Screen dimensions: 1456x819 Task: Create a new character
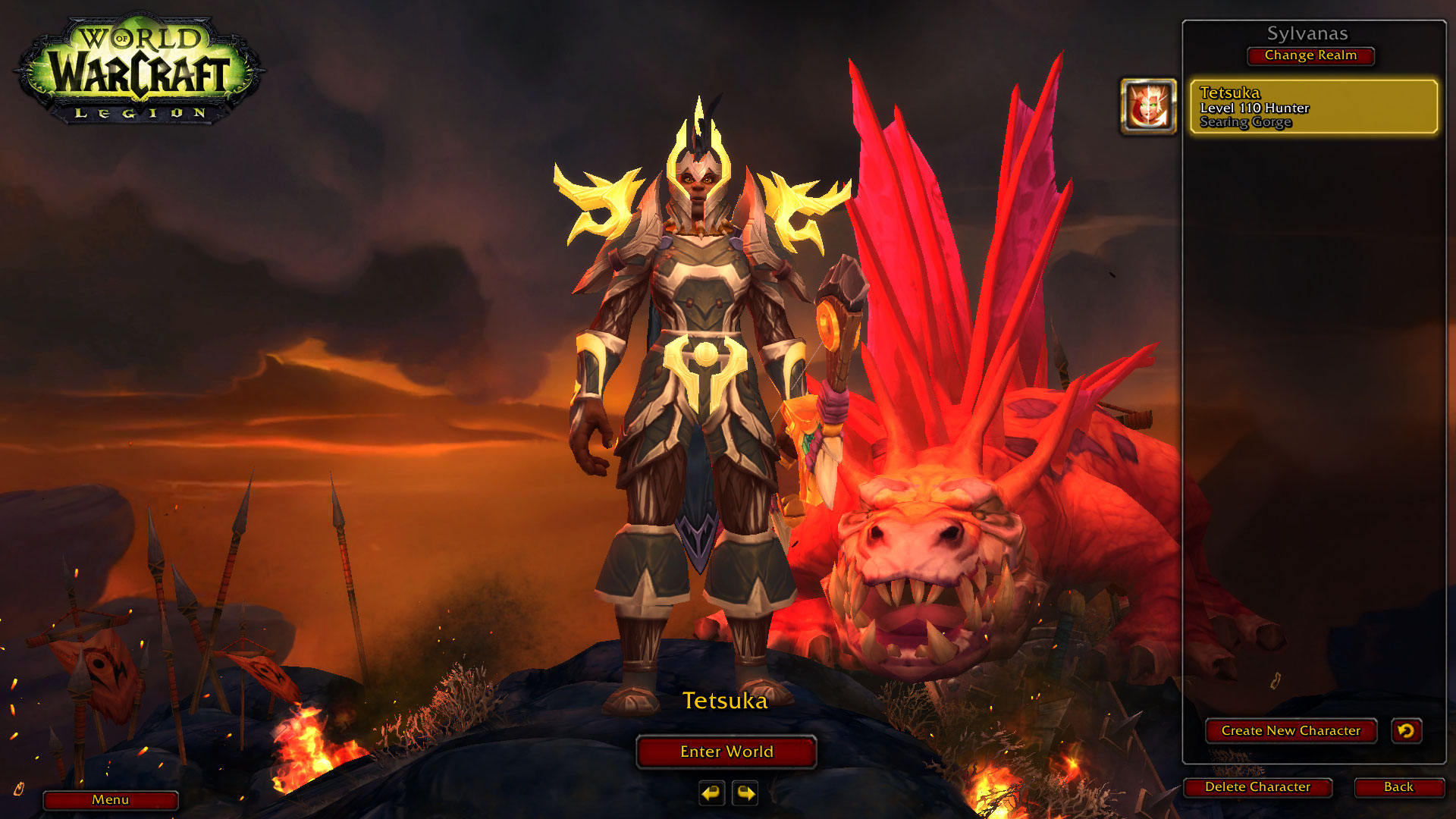1291,731
